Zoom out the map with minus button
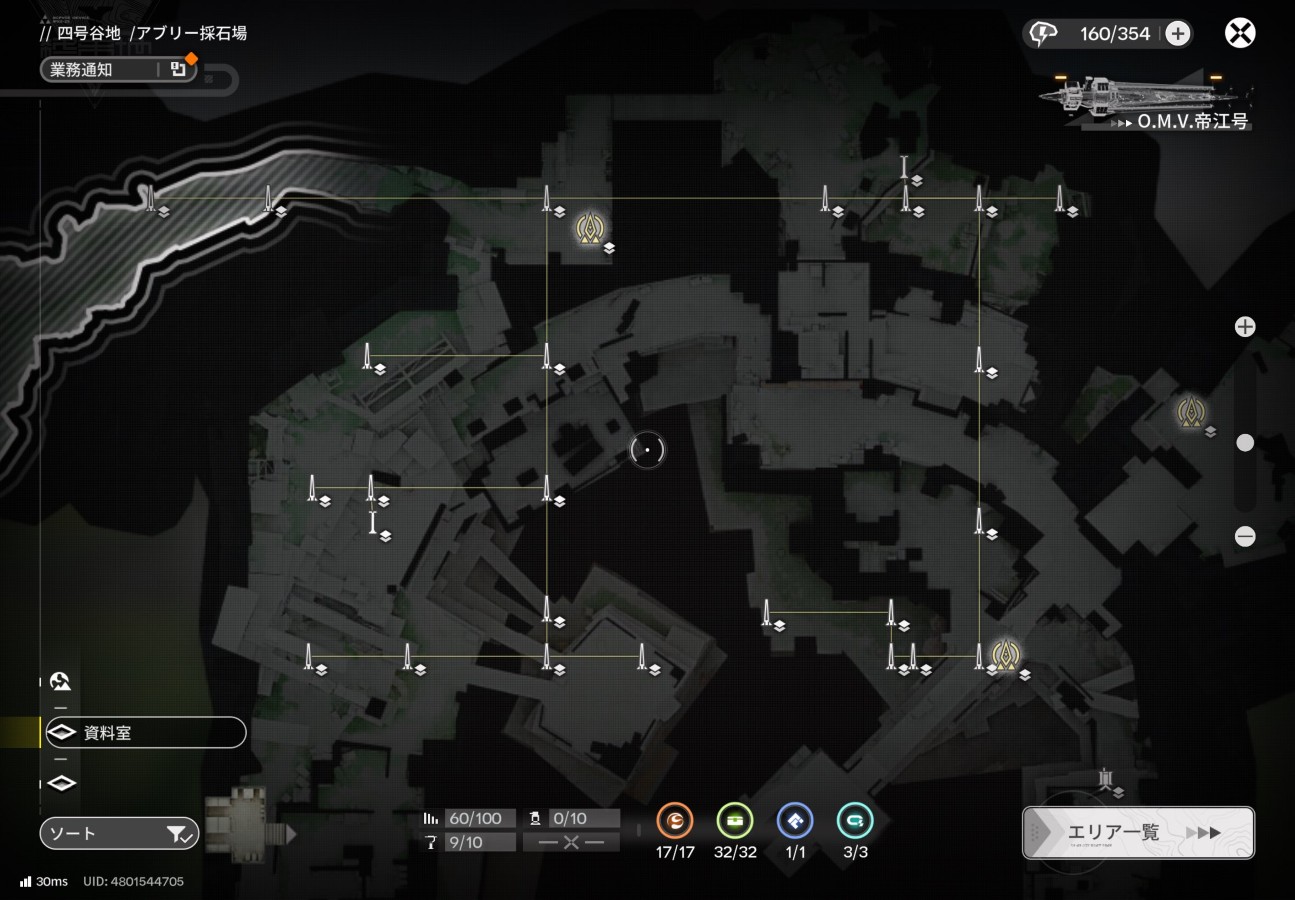Image resolution: width=1295 pixels, height=900 pixels. [x=1245, y=537]
